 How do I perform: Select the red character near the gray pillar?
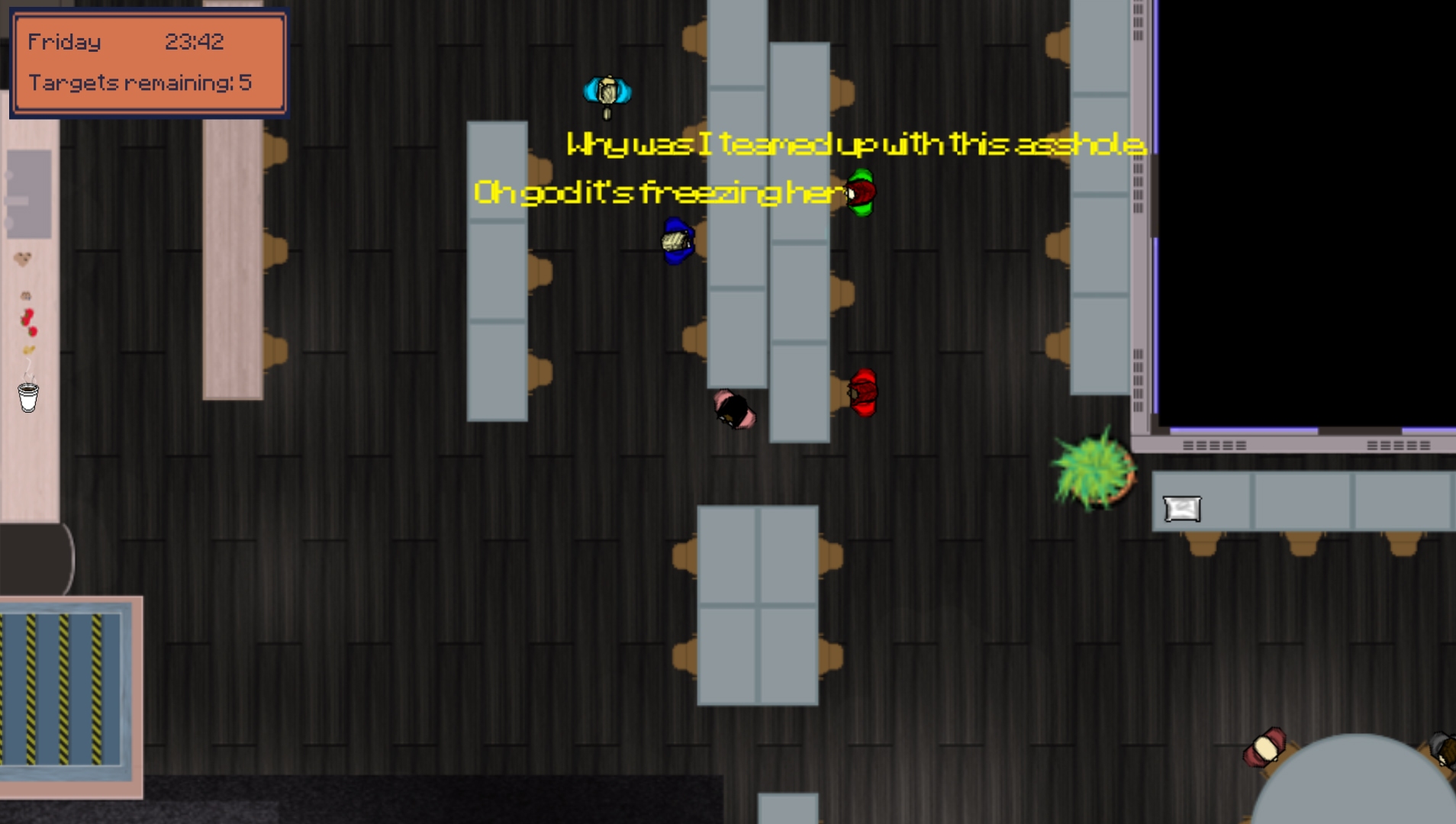click(863, 394)
